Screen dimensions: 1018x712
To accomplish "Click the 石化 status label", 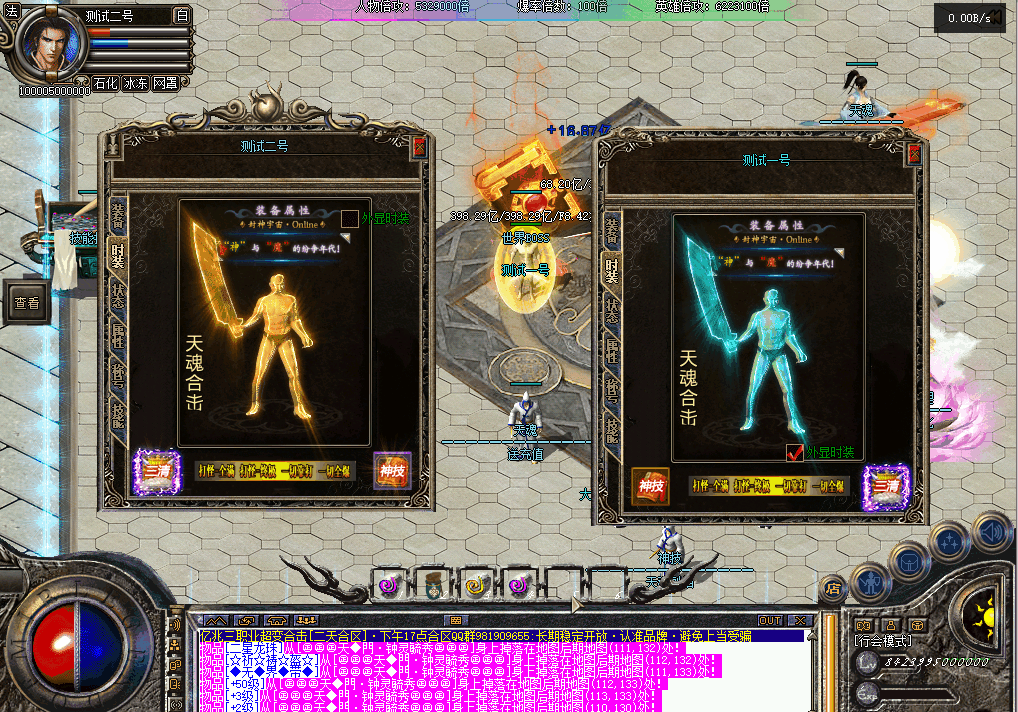I will [x=106, y=83].
